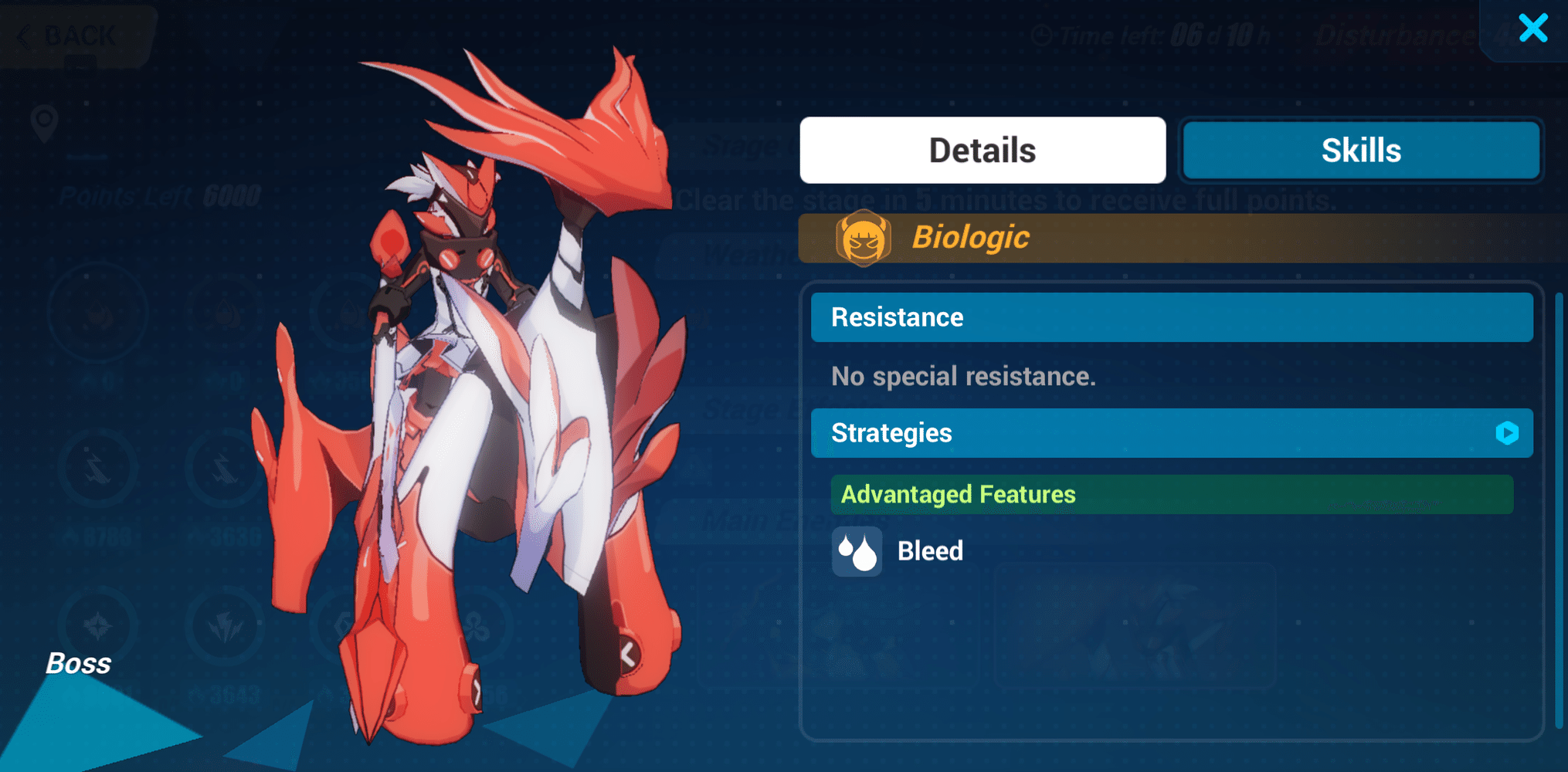The width and height of the screenshot is (1568, 772).
Task: Select the Bleed droplets icon
Action: coord(857,551)
